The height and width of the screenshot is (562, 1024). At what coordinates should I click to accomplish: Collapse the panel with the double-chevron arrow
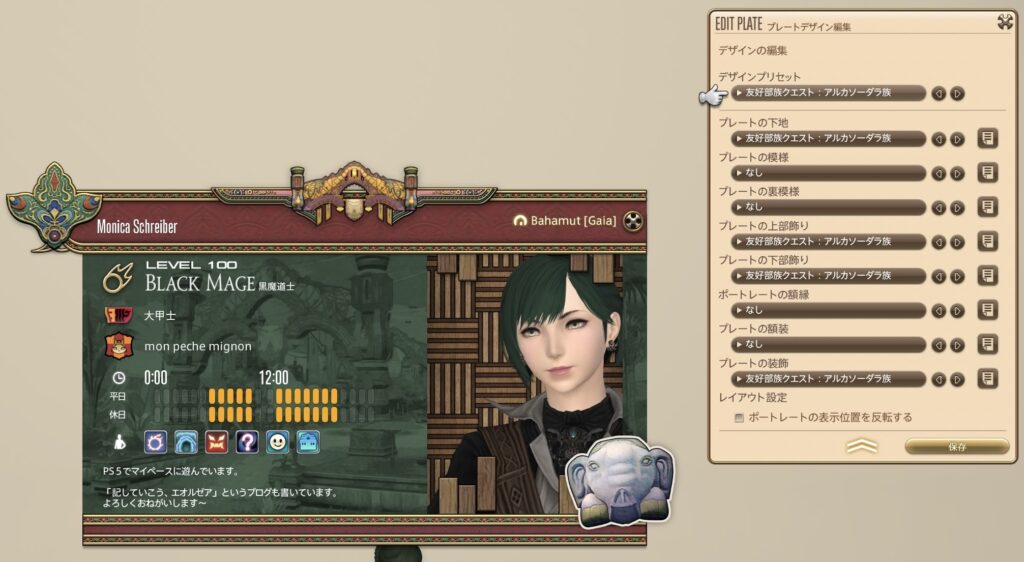point(861,446)
